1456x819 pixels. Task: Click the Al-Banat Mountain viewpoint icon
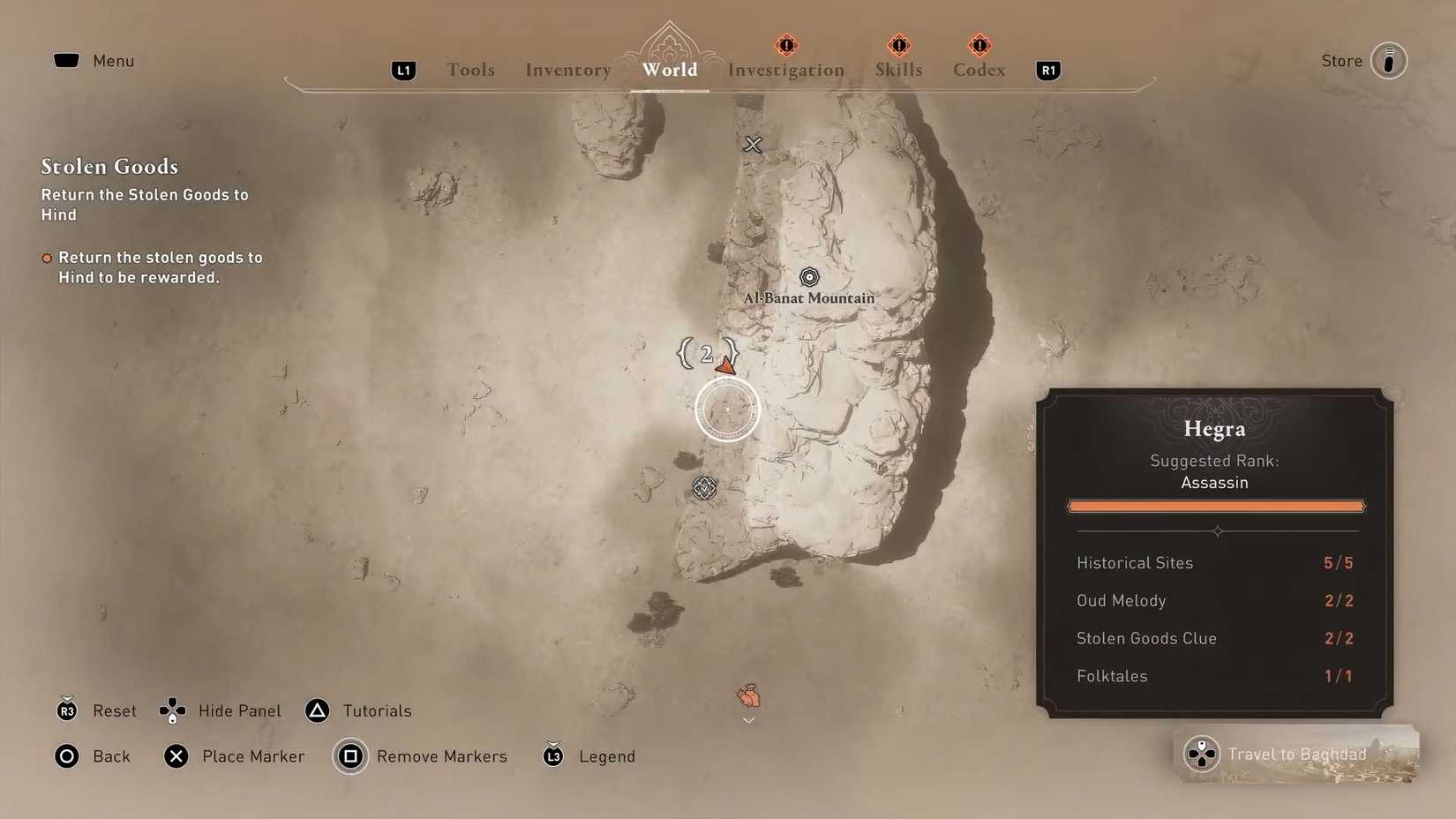(808, 276)
